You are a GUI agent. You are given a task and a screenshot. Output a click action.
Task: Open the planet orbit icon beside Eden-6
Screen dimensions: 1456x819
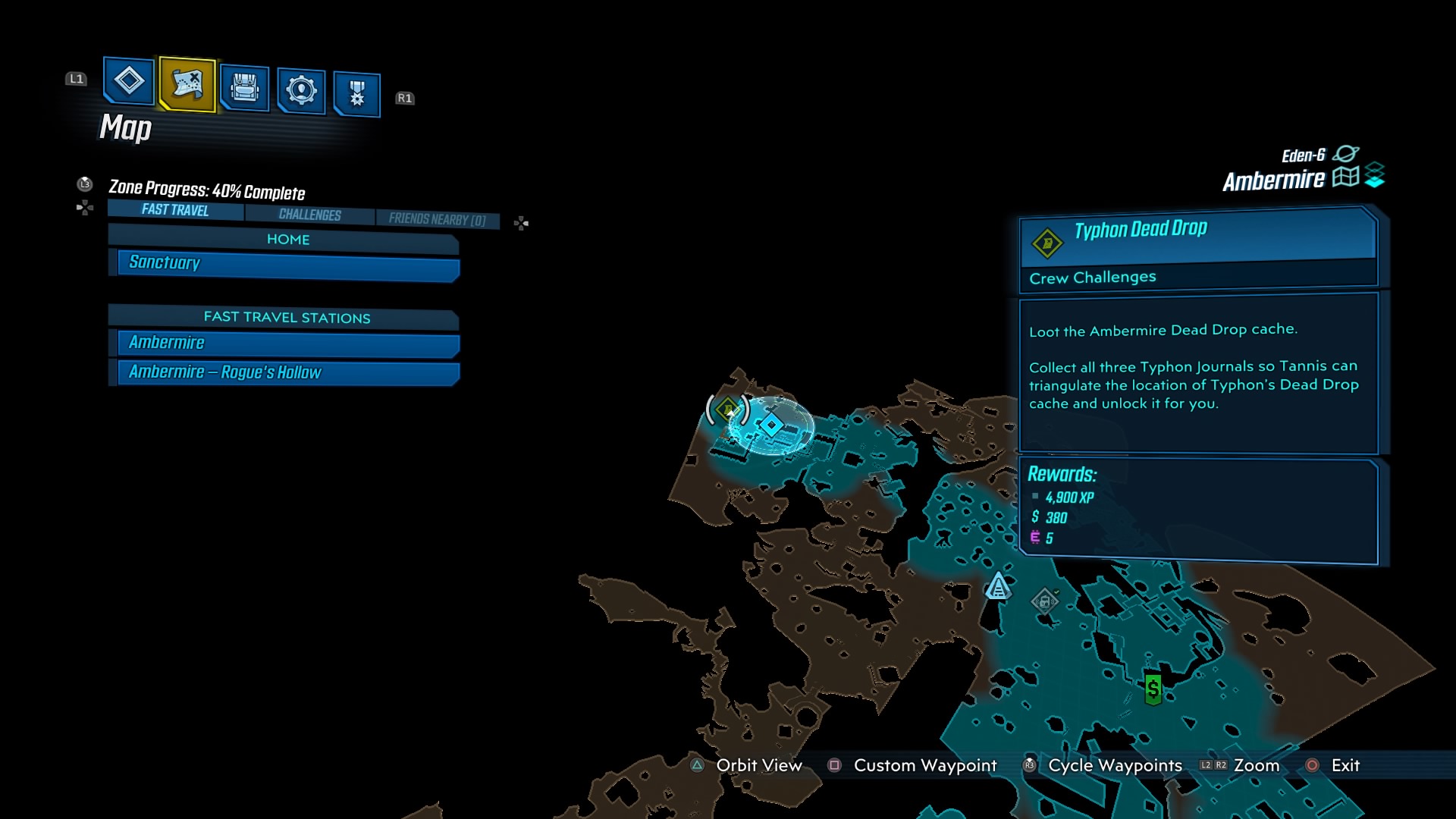pos(1345,154)
